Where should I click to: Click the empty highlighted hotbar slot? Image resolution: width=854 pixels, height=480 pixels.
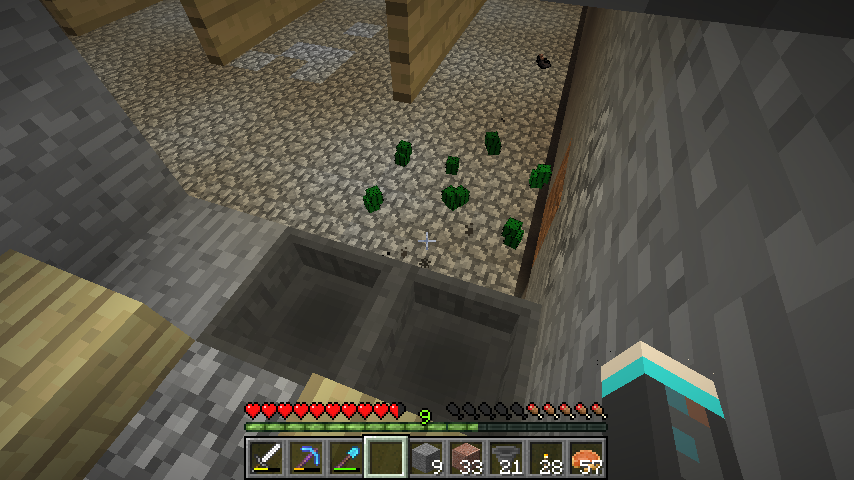click(x=385, y=458)
